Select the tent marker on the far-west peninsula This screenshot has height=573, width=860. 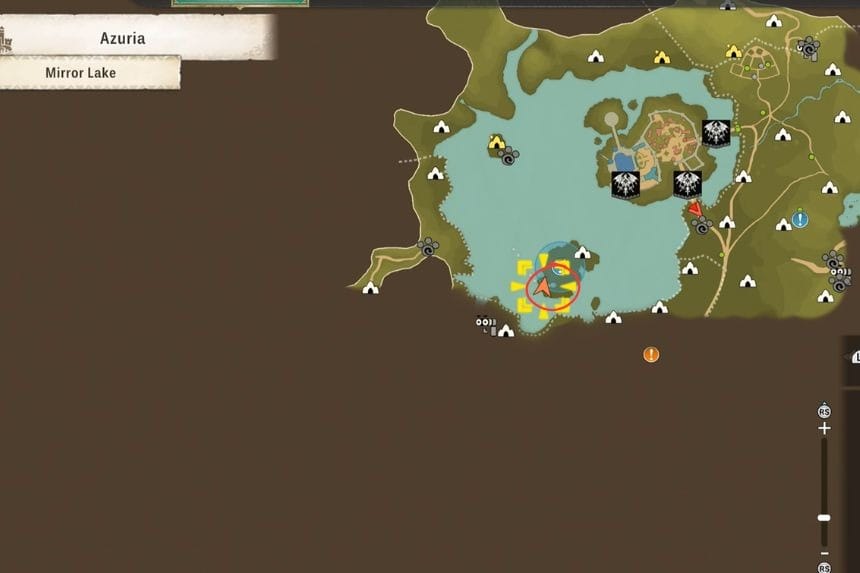pyautogui.click(x=371, y=288)
